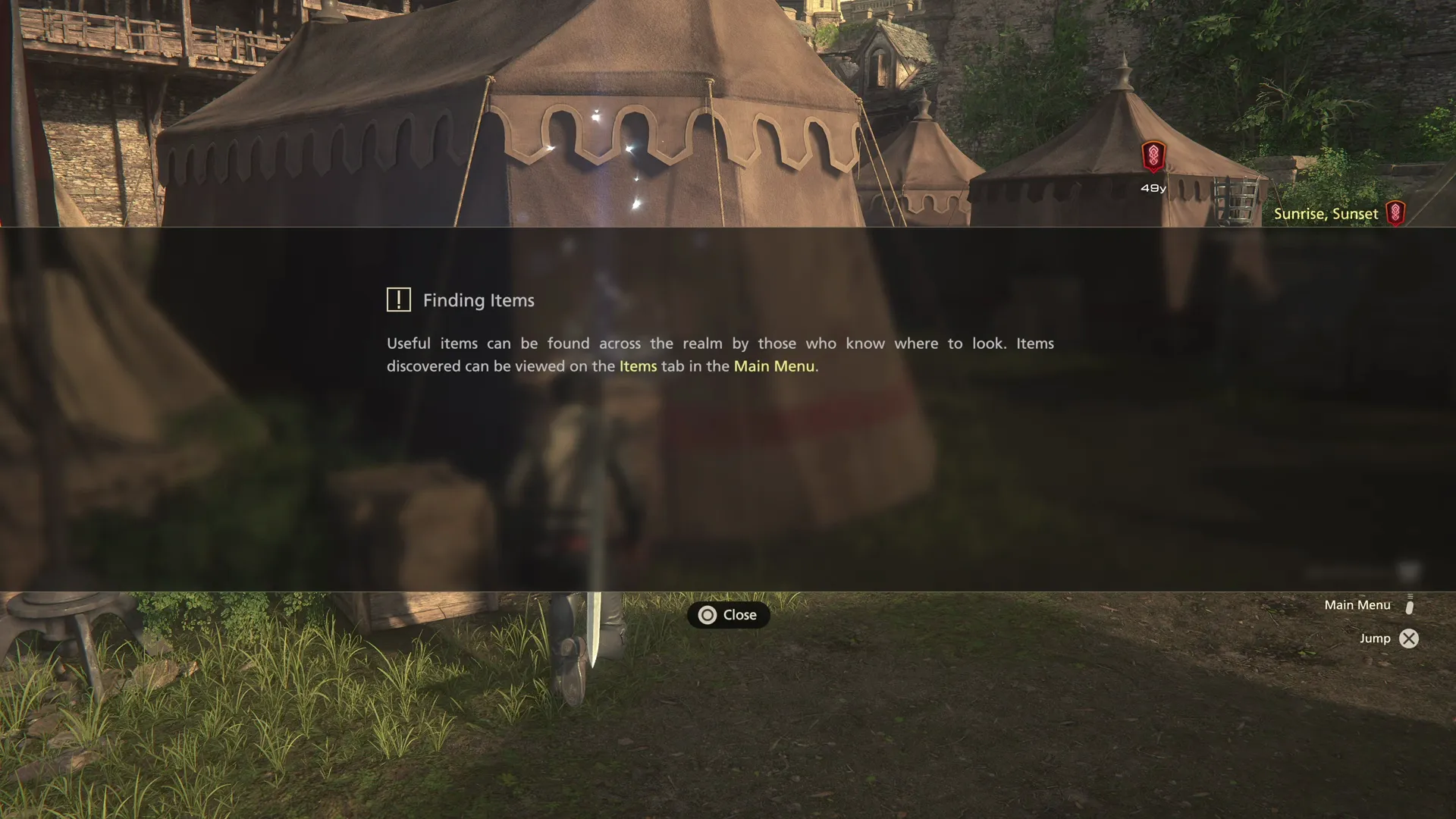The image size is (1456, 819).
Task: Open the highlighted "Items" link
Action: (x=638, y=366)
